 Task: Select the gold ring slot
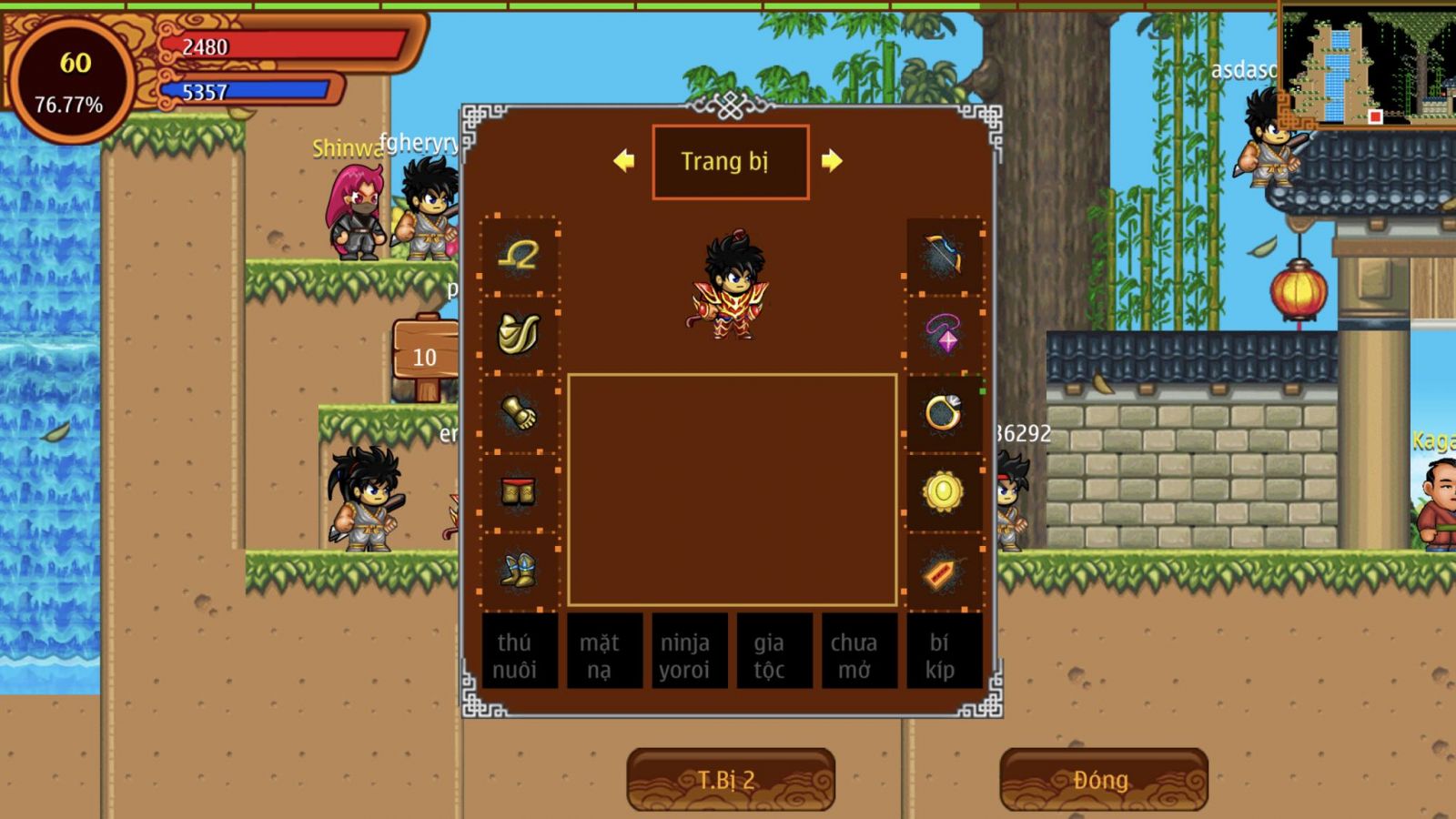[944, 413]
